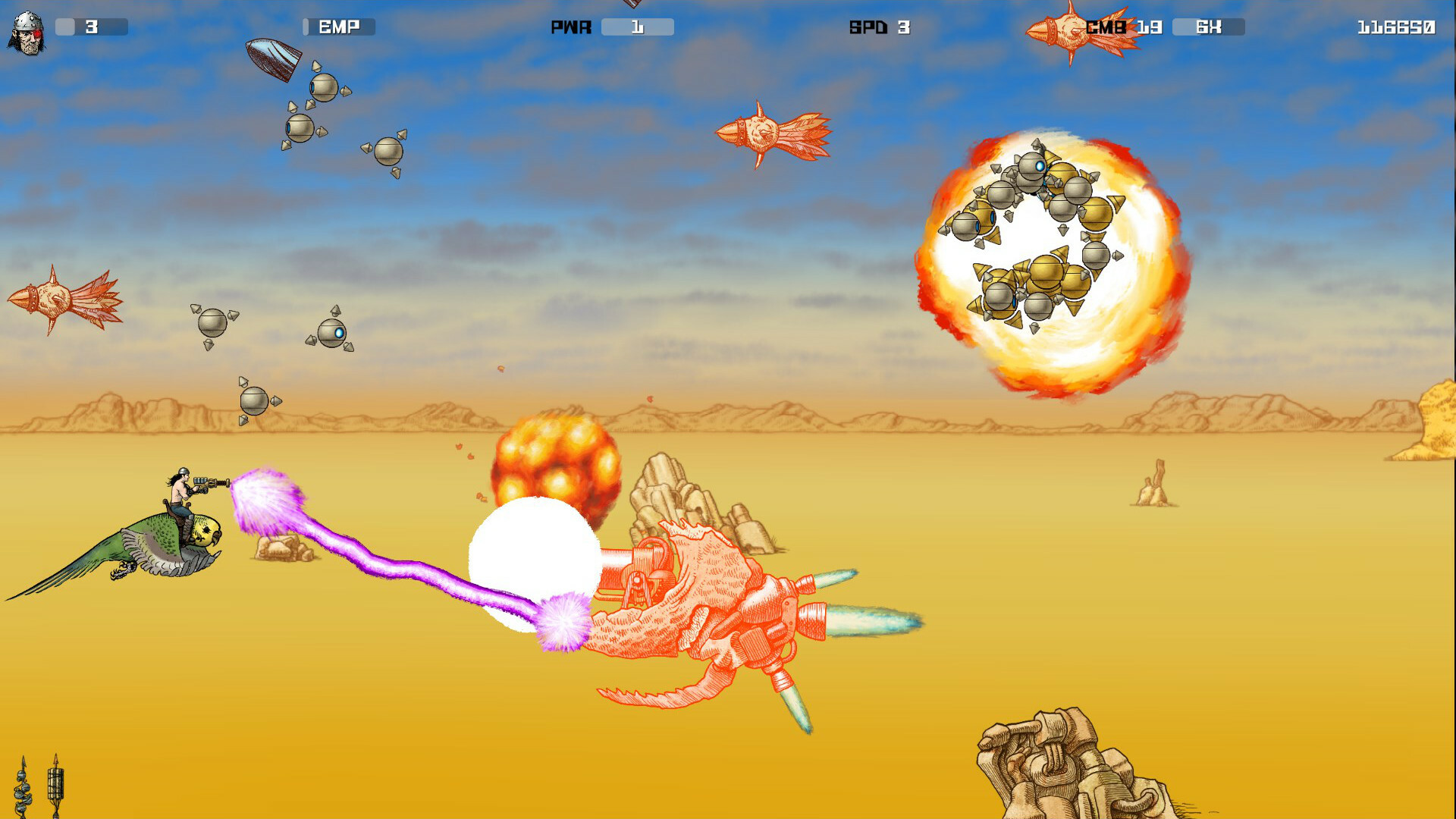1456x819 pixels.
Task: Select the EMP weapon indicator
Action: tap(337, 27)
